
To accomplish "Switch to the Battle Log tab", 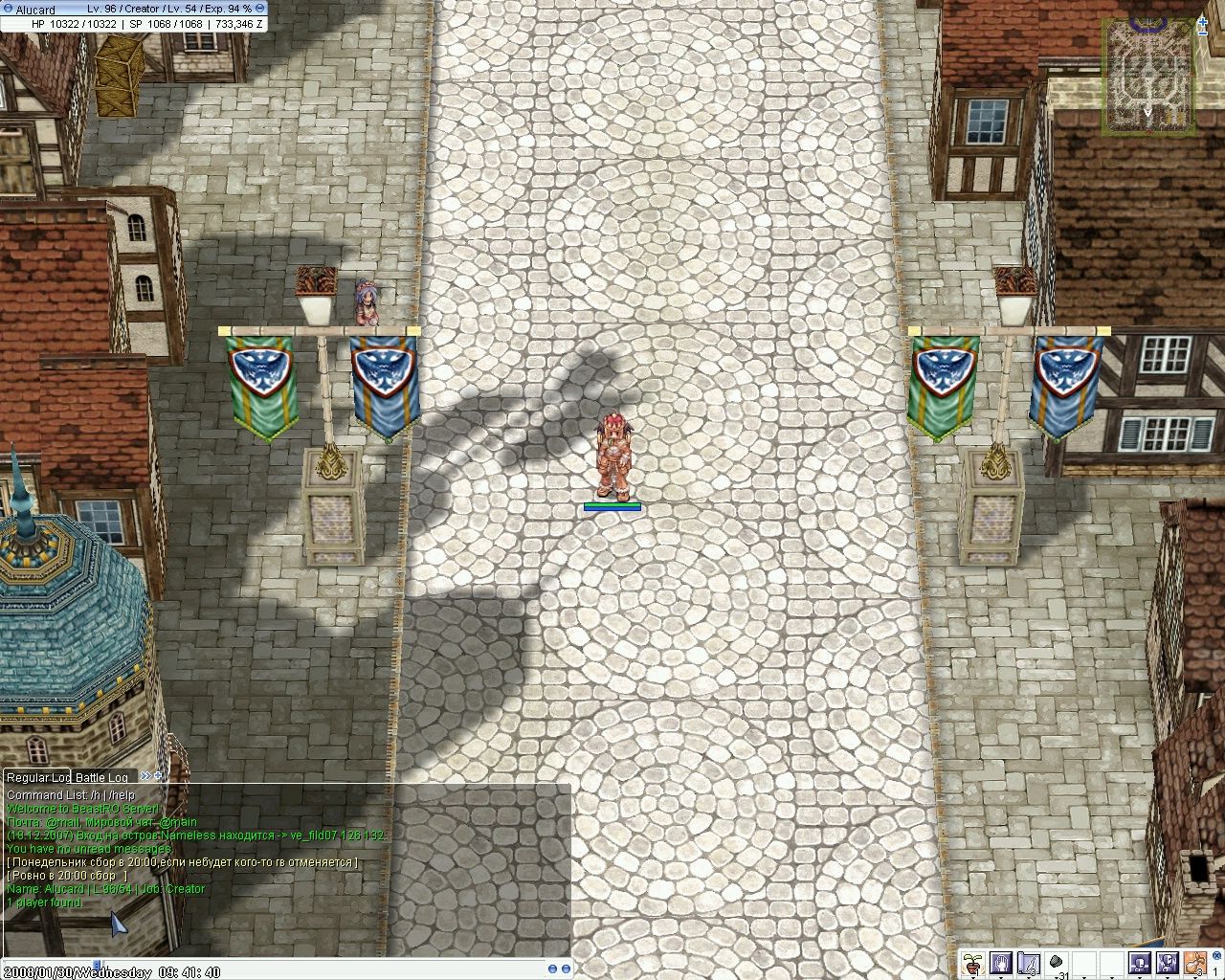I will [102, 777].
